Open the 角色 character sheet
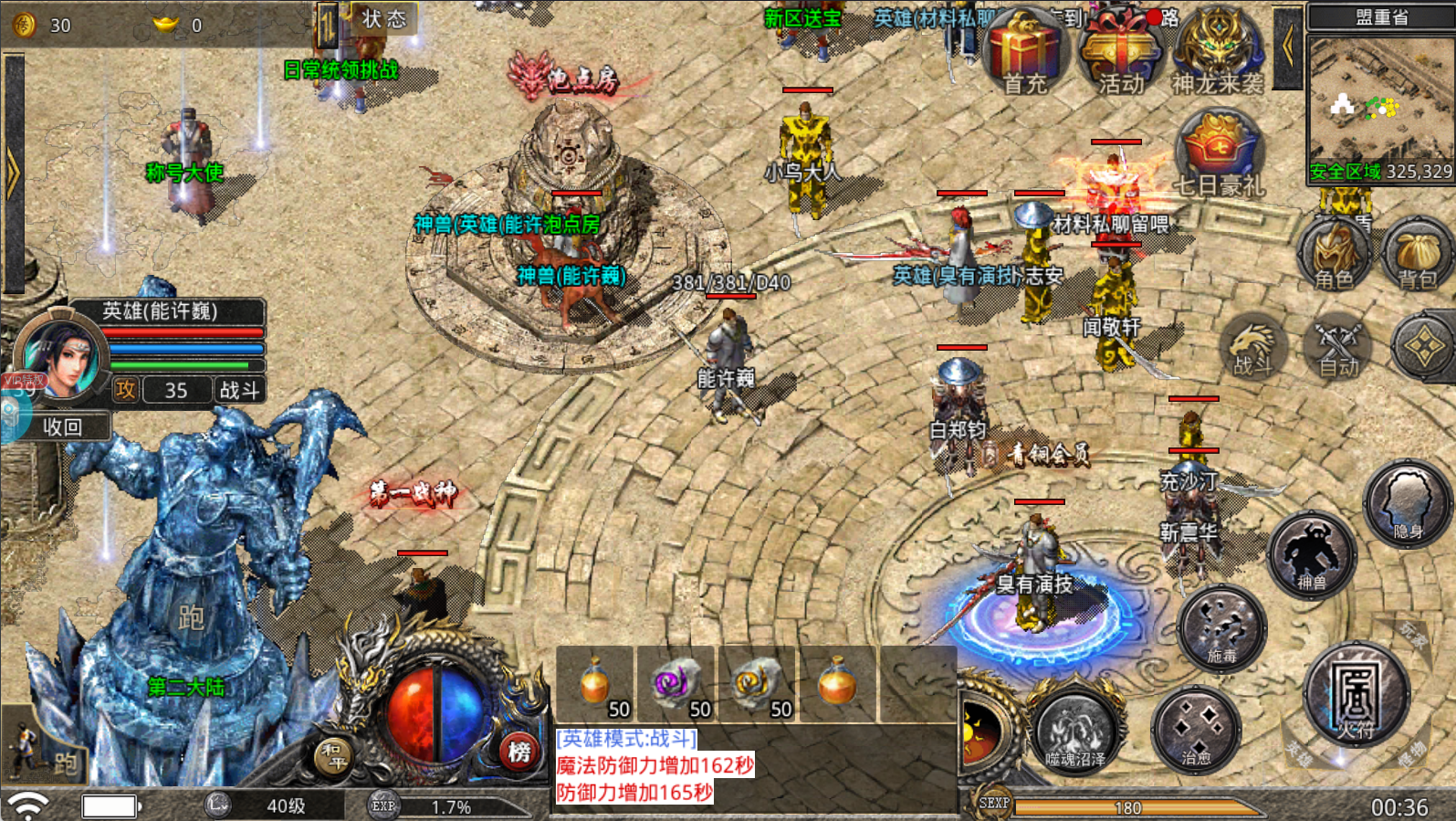Image resolution: width=1456 pixels, height=821 pixels. pyautogui.click(x=1334, y=254)
